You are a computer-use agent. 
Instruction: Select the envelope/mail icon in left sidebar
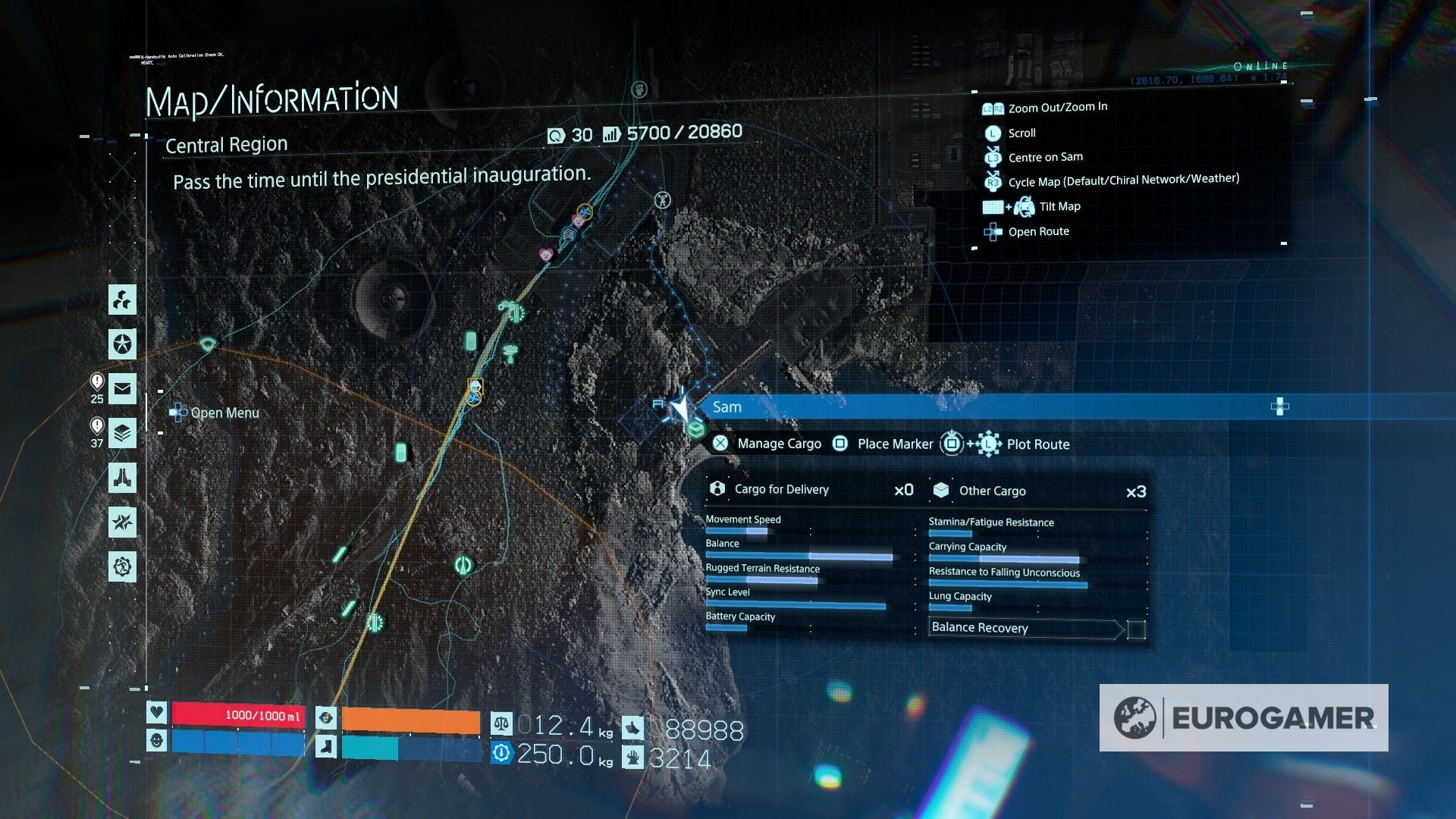click(121, 389)
